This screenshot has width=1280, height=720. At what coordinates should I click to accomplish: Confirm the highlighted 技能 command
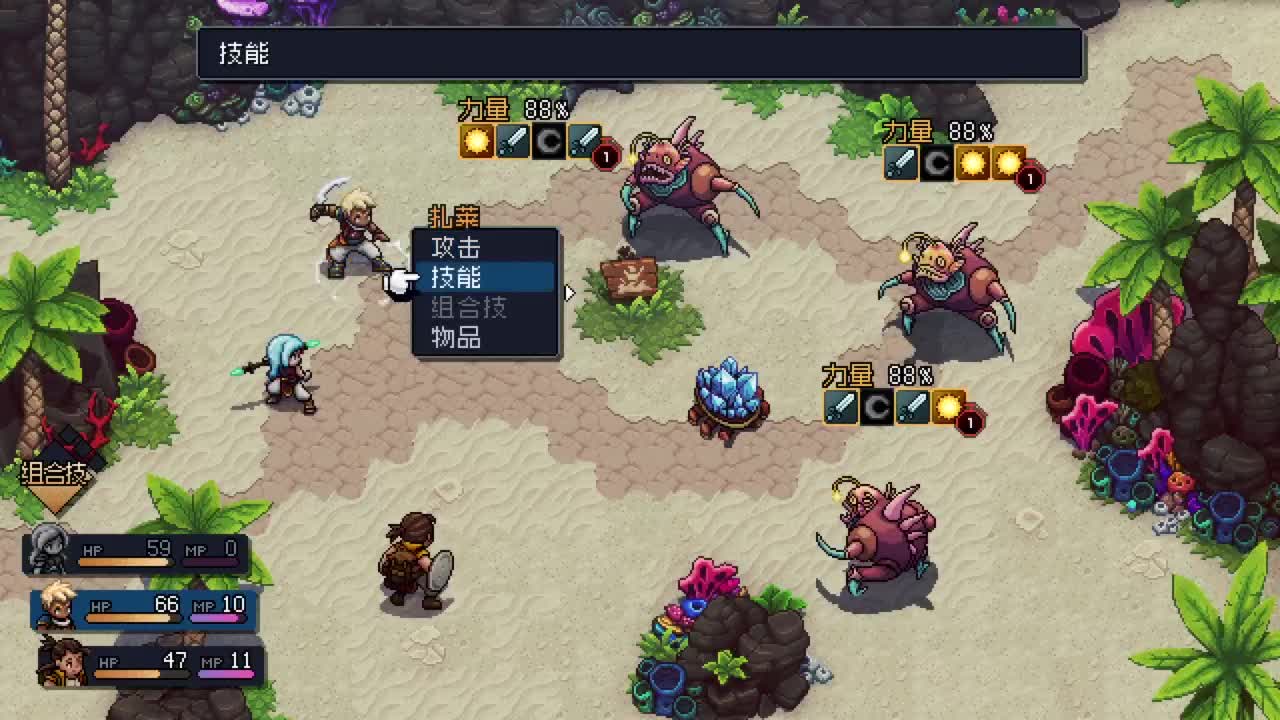coord(455,279)
